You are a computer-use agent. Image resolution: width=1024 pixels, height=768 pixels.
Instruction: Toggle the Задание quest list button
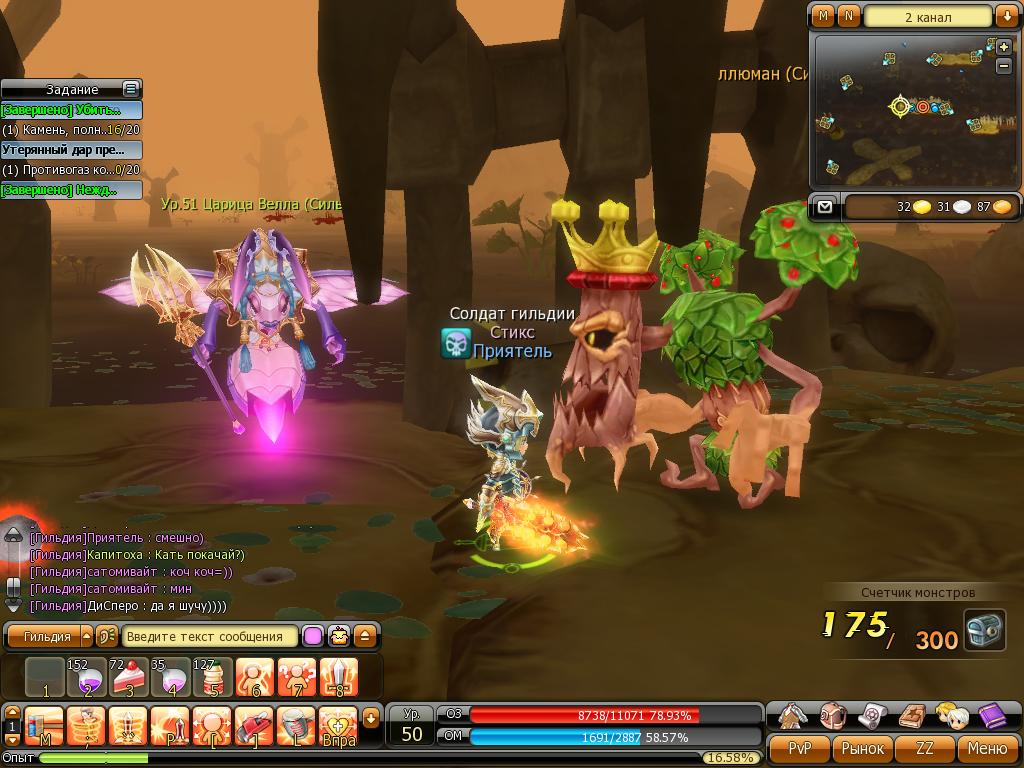130,89
